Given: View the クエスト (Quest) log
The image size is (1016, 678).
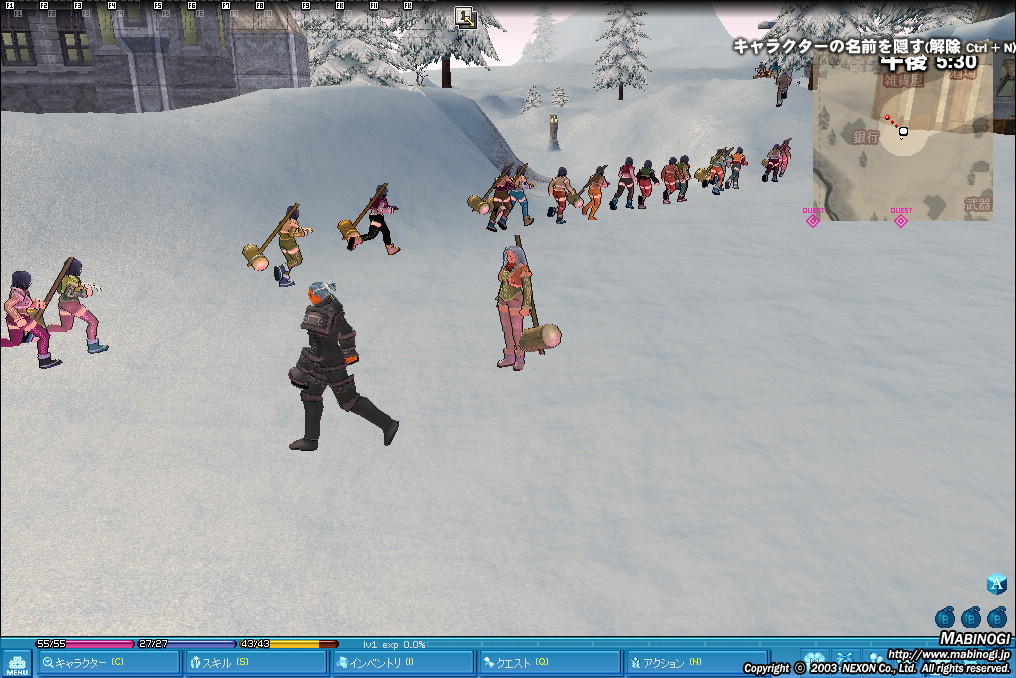Looking at the screenshot, I should click(549, 663).
